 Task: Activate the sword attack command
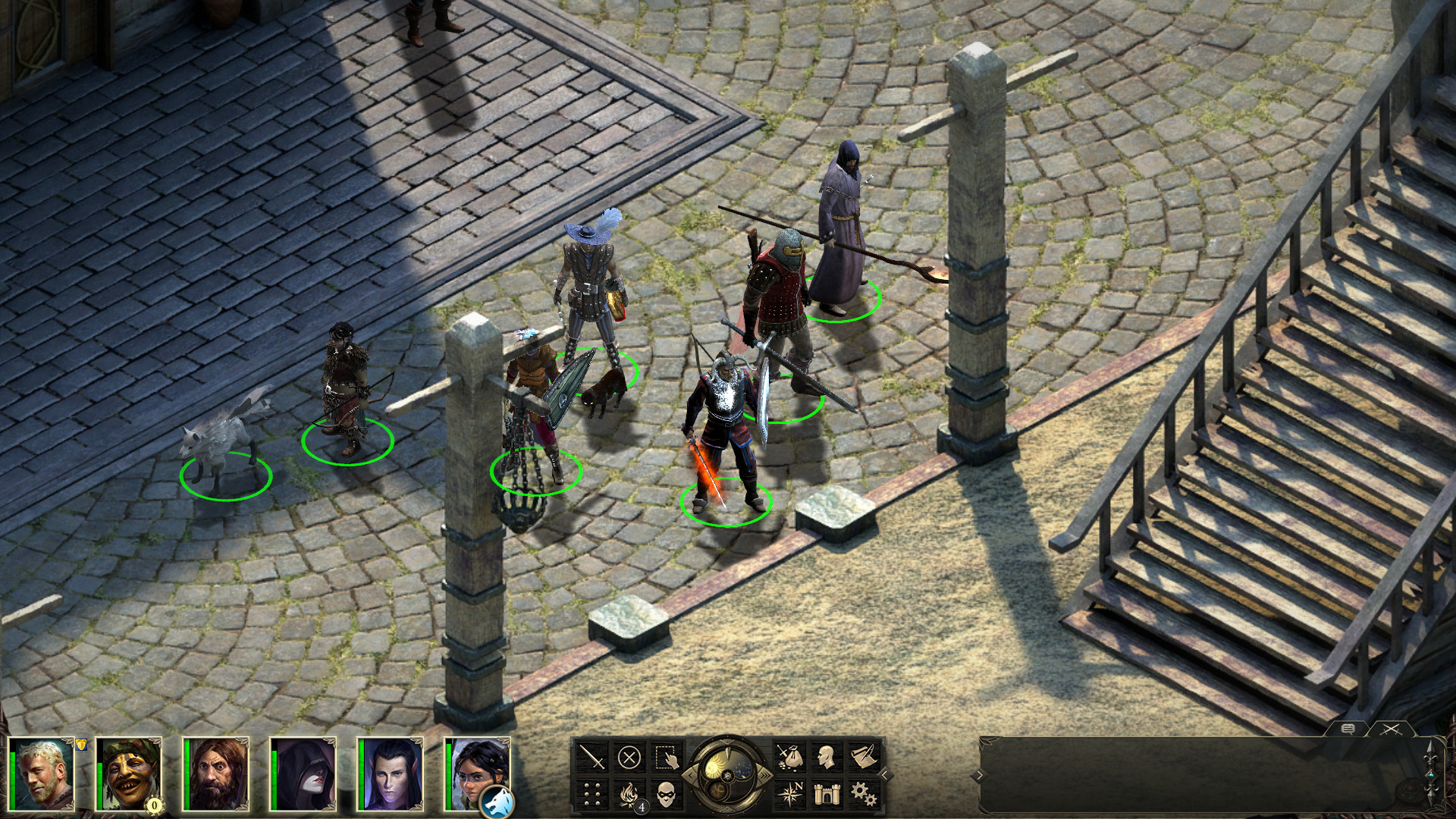pyautogui.click(x=592, y=757)
